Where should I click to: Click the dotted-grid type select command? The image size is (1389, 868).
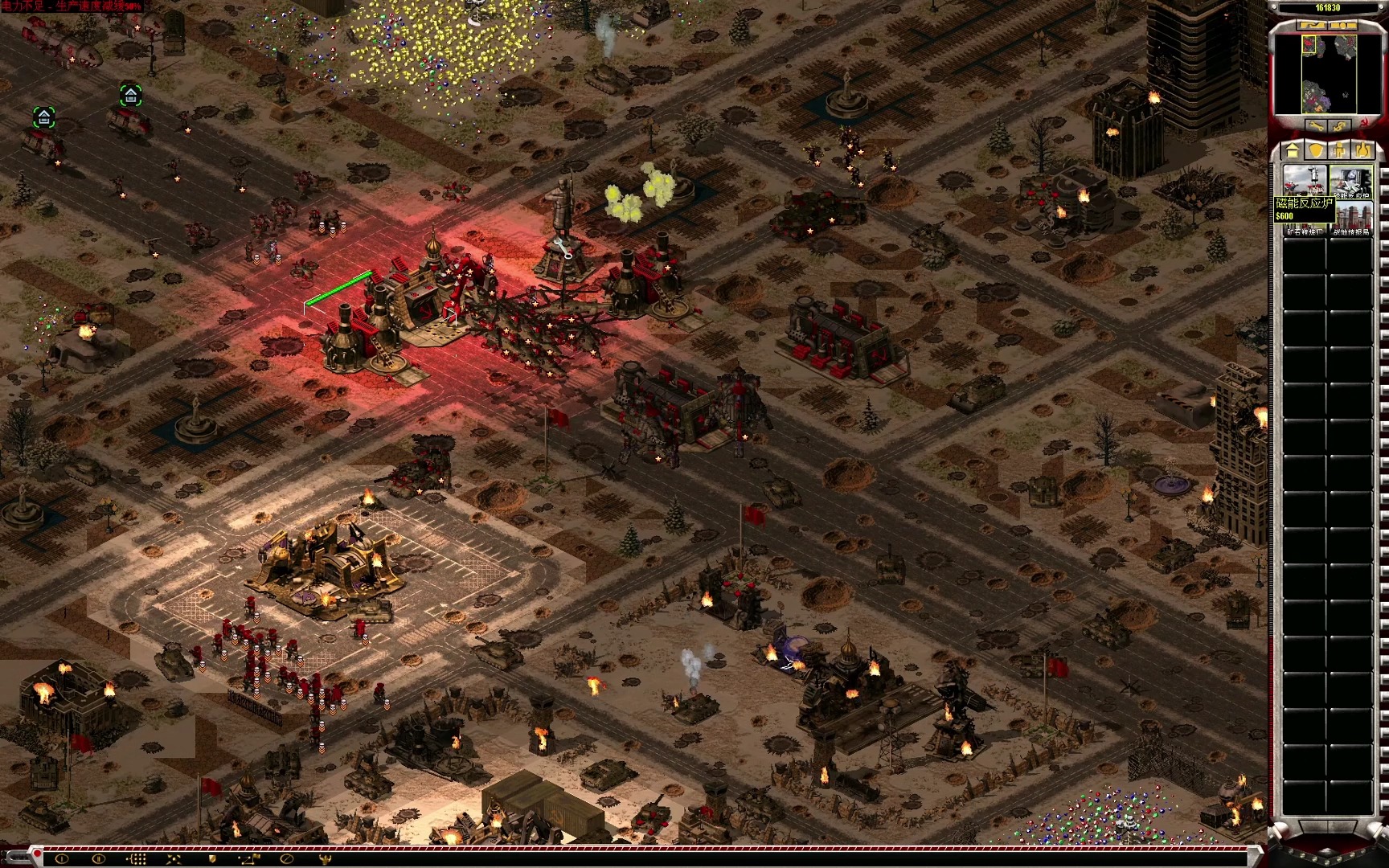[137, 858]
